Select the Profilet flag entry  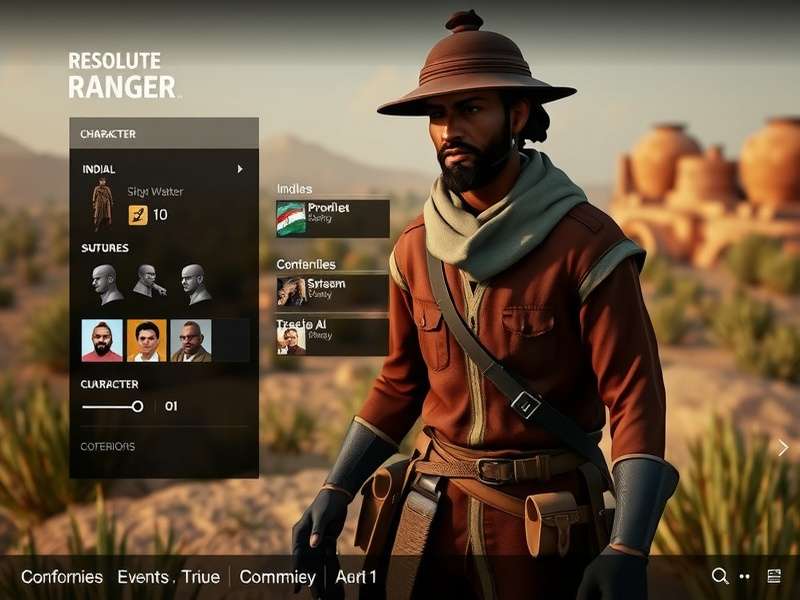pyautogui.click(x=332, y=218)
